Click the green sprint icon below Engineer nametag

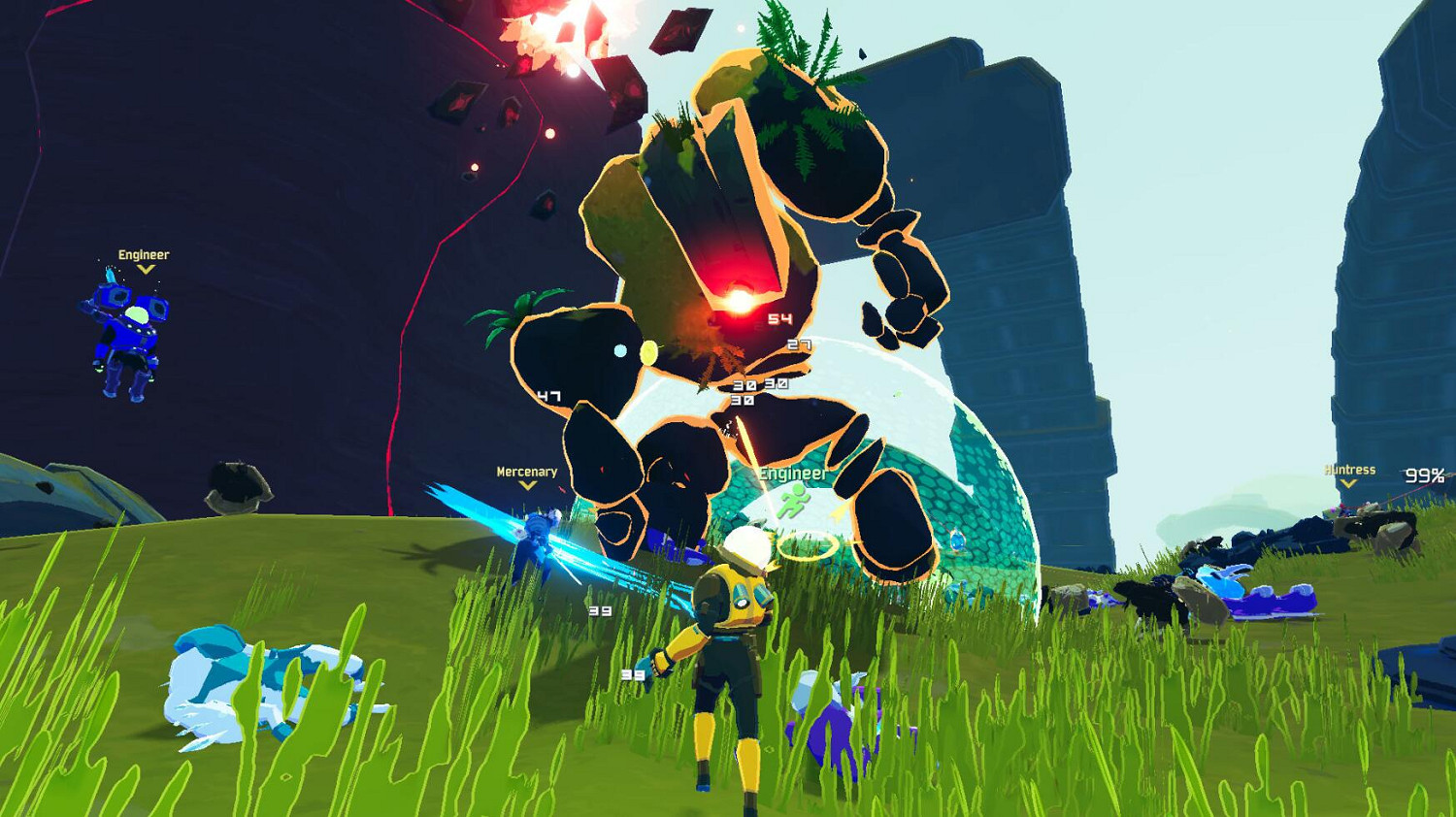(793, 501)
